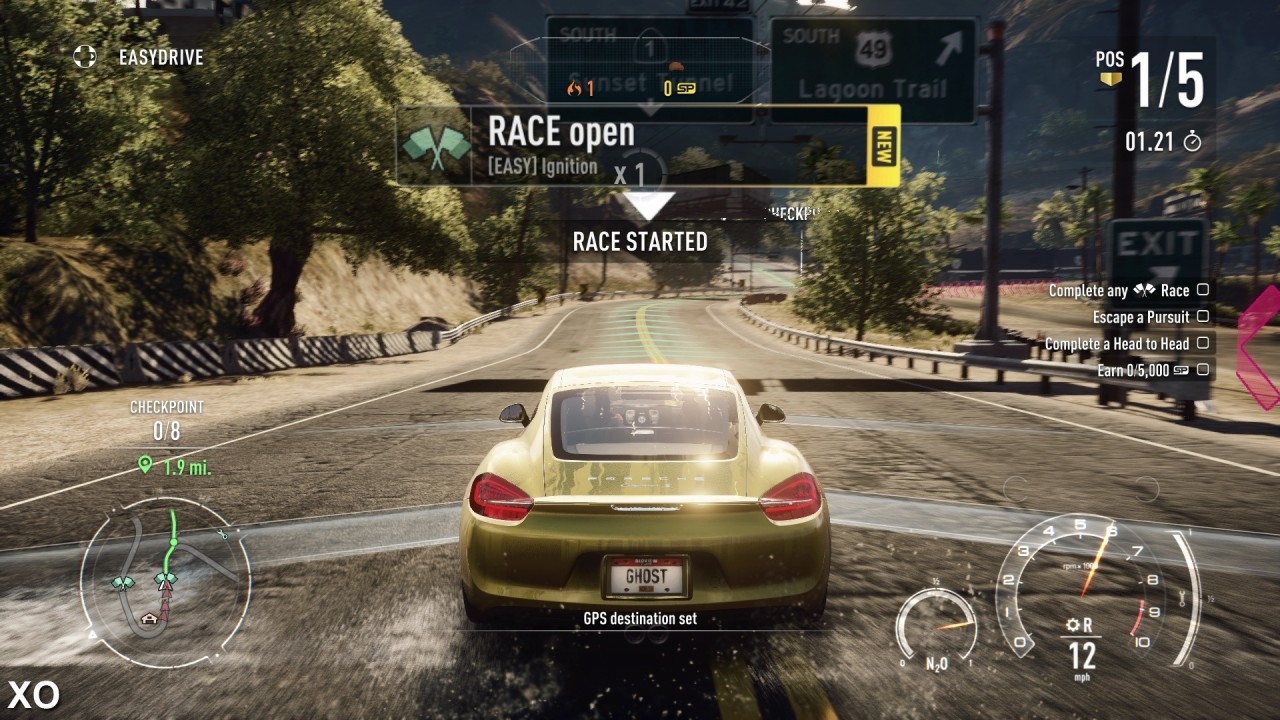The image size is (1280, 720).
Task: Toggle the Earn 0/5,000 SP objective checkbox
Action: pos(1203,370)
